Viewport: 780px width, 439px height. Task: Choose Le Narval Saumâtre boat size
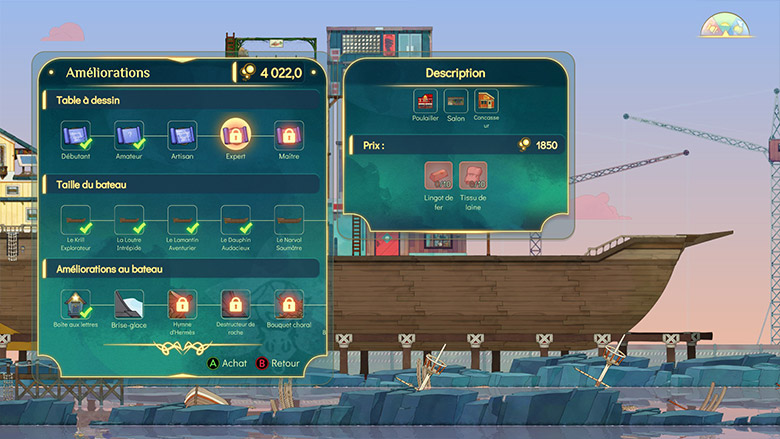289,219
